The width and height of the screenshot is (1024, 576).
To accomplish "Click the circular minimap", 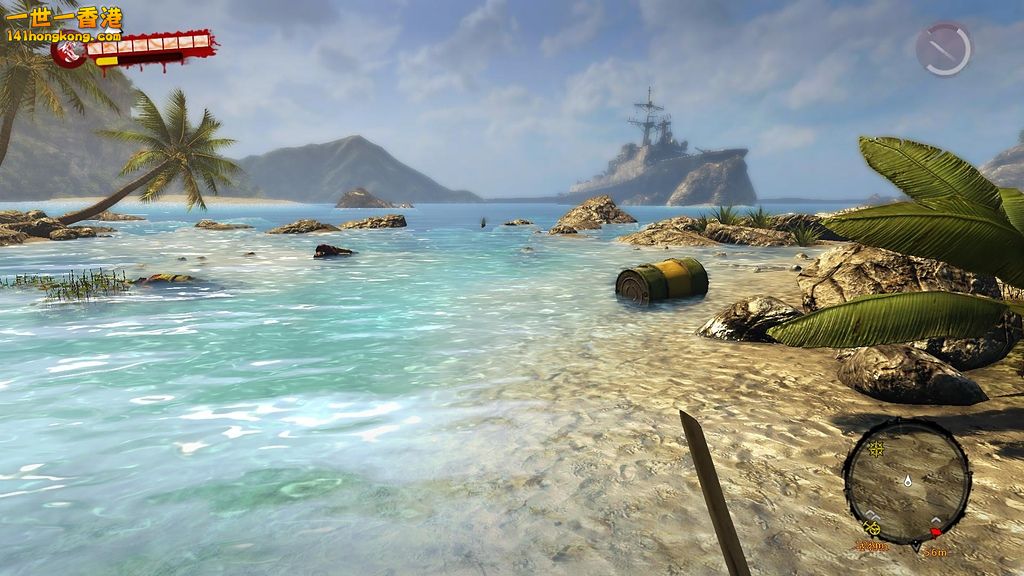I will 906,481.
